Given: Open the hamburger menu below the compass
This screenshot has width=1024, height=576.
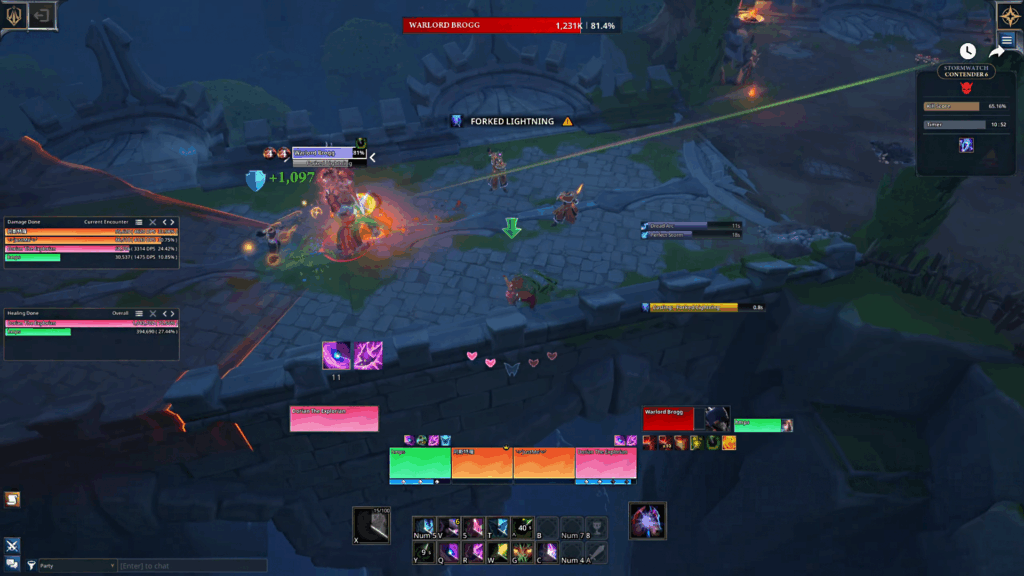Looking at the screenshot, I should [x=1007, y=41].
